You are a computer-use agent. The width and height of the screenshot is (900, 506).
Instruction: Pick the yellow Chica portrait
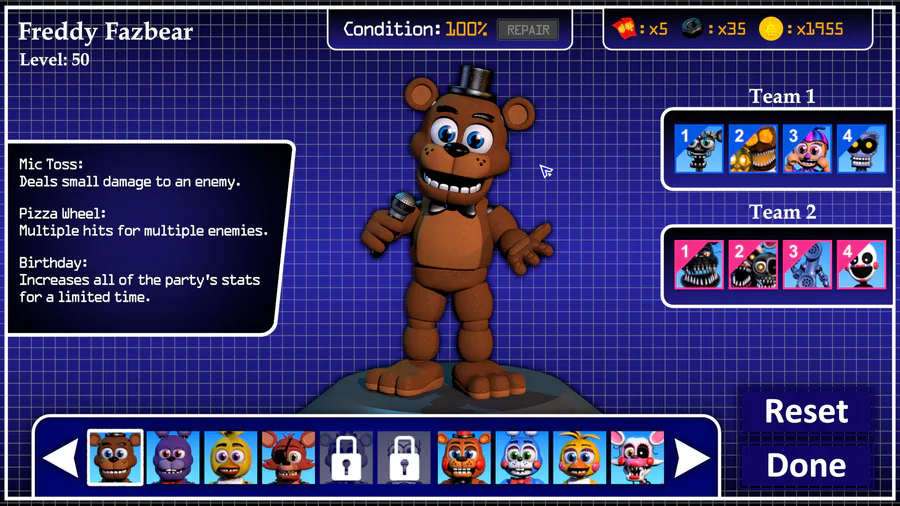232,458
